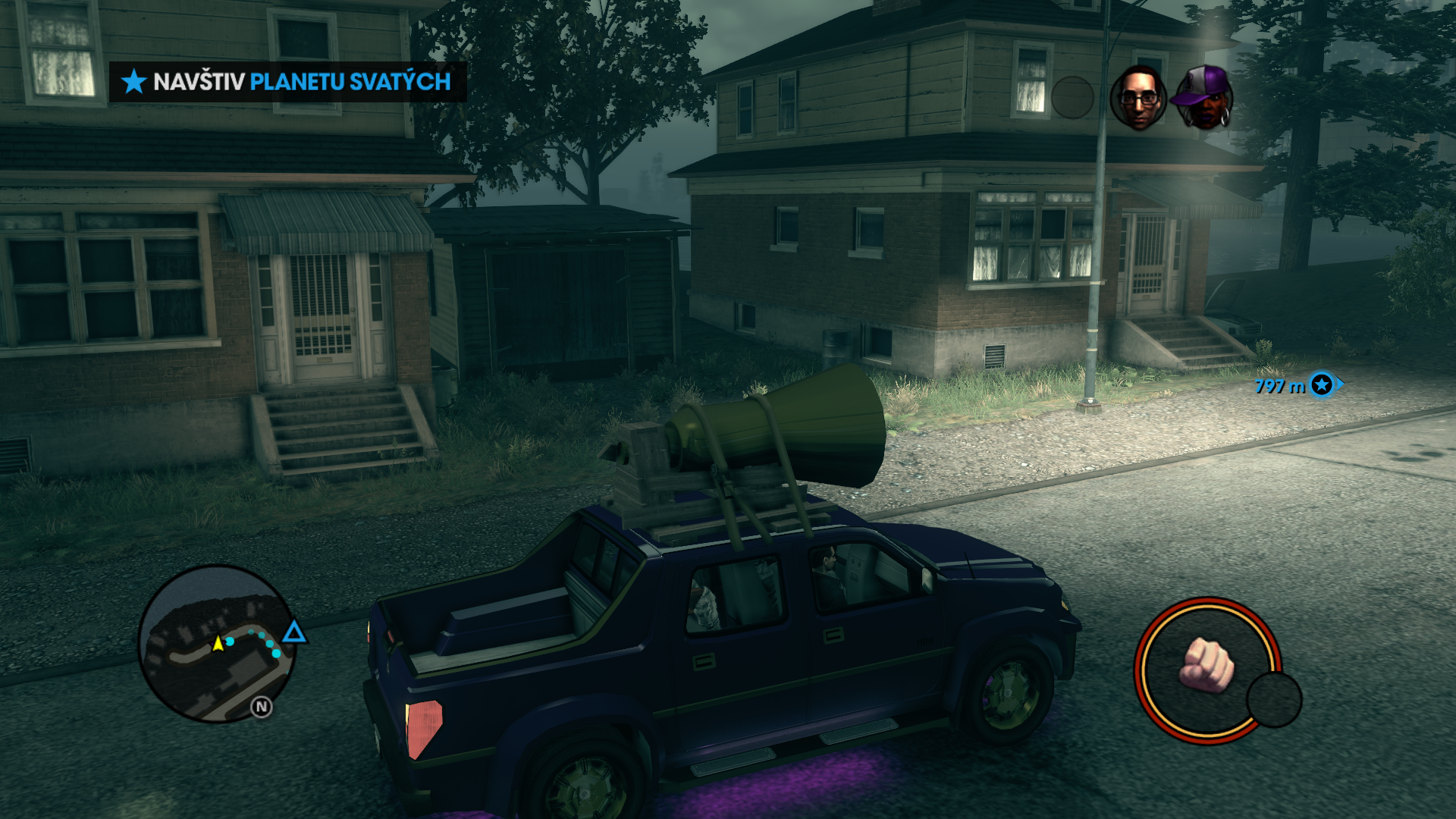Click the yellow player arrow on minimap
The image size is (1456, 819).
(x=218, y=644)
